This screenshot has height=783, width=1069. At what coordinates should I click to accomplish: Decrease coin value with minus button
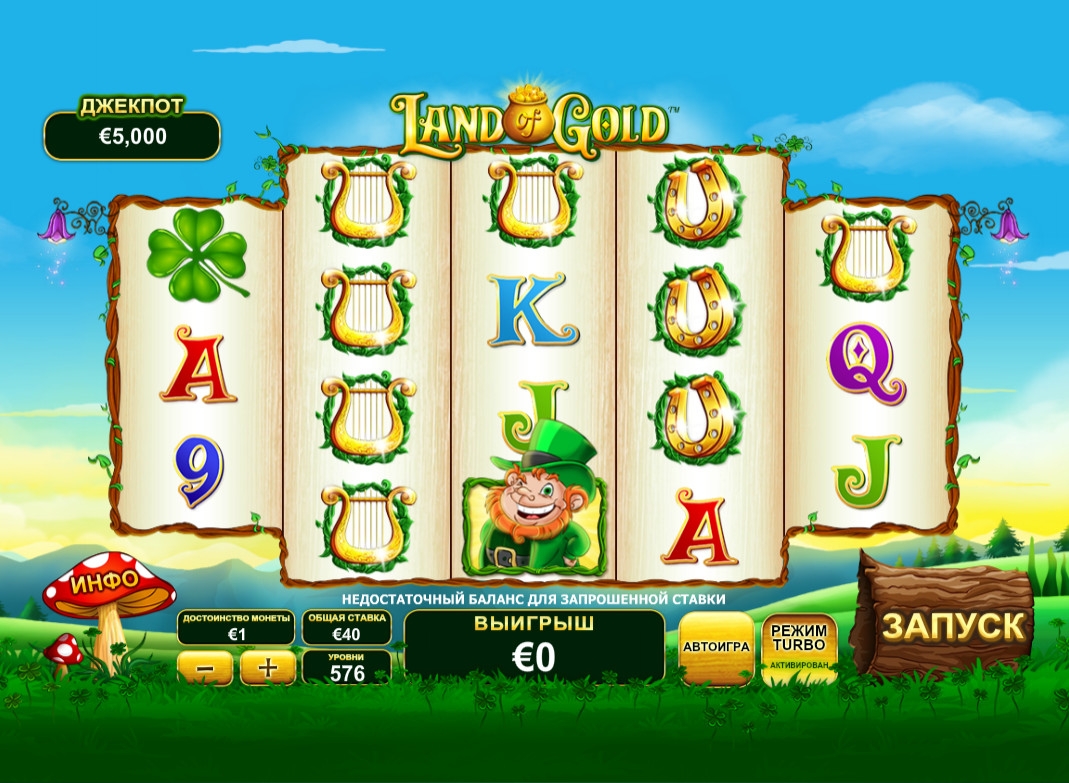point(204,667)
